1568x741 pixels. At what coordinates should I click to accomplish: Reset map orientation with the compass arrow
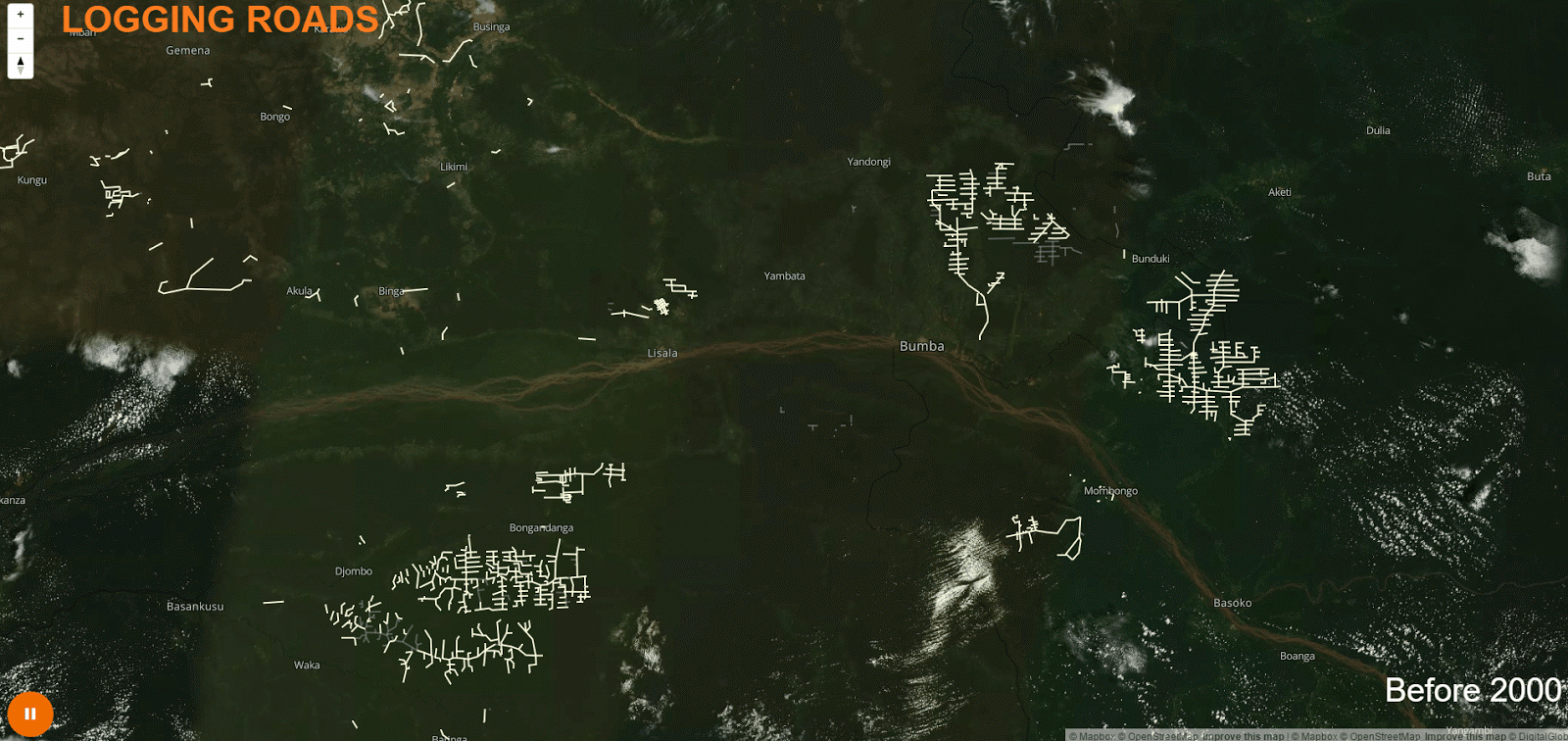point(19,62)
